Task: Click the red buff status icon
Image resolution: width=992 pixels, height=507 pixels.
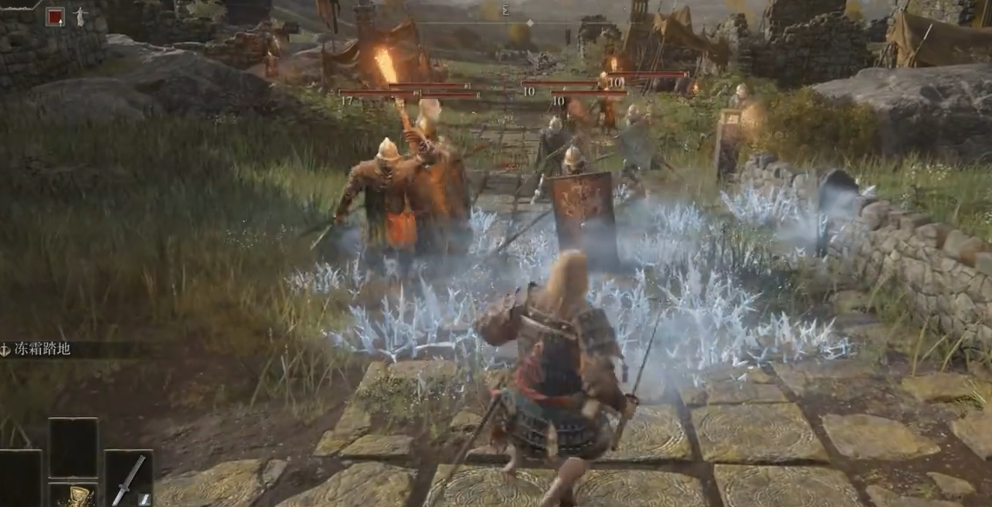Action: click(55, 16)
